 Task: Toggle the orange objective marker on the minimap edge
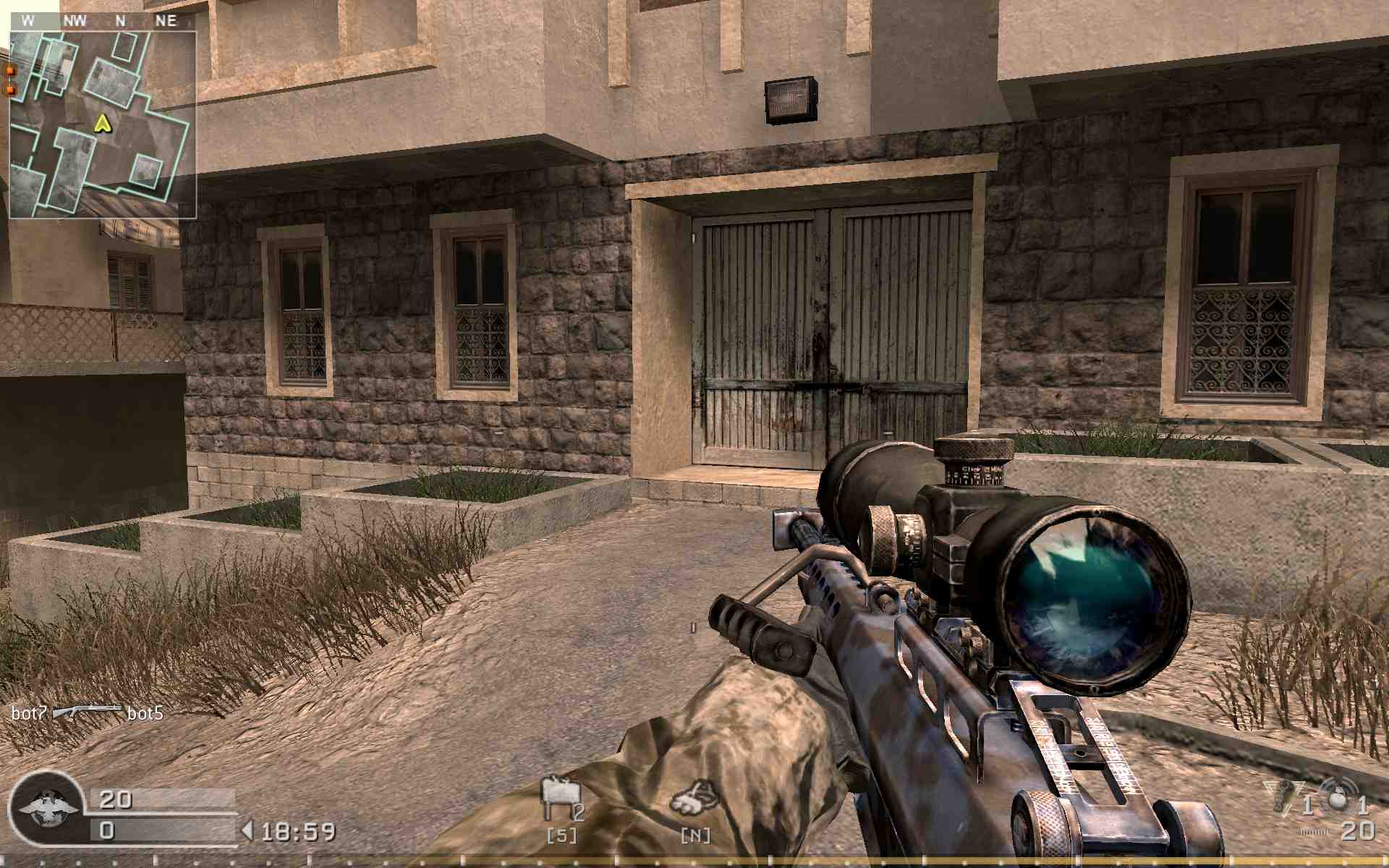tap(10, 71)
